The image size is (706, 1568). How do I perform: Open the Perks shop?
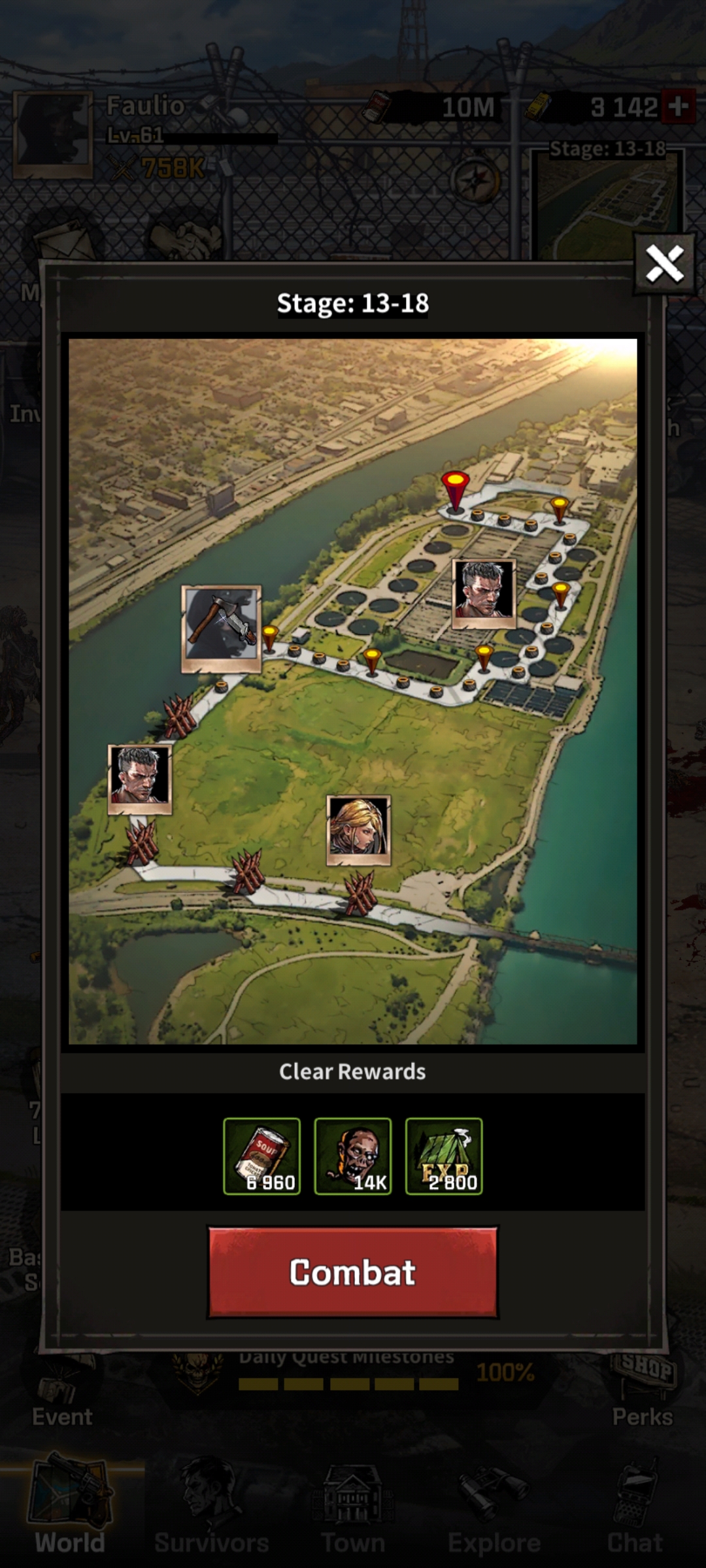(x=643, y=1392)
